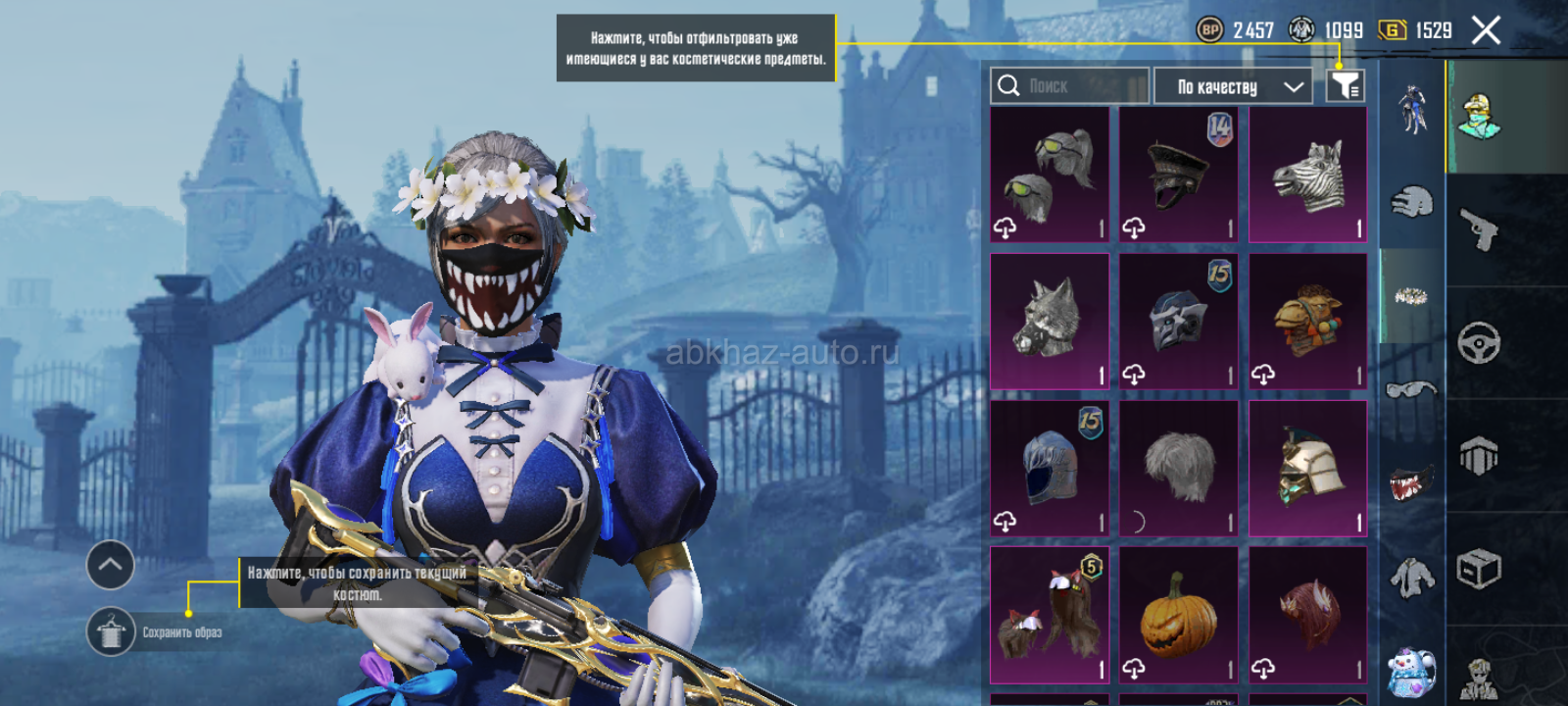This screenshot has width=1568, height=706.
Task: Pick the black officer cap item
Action: 1178,175
